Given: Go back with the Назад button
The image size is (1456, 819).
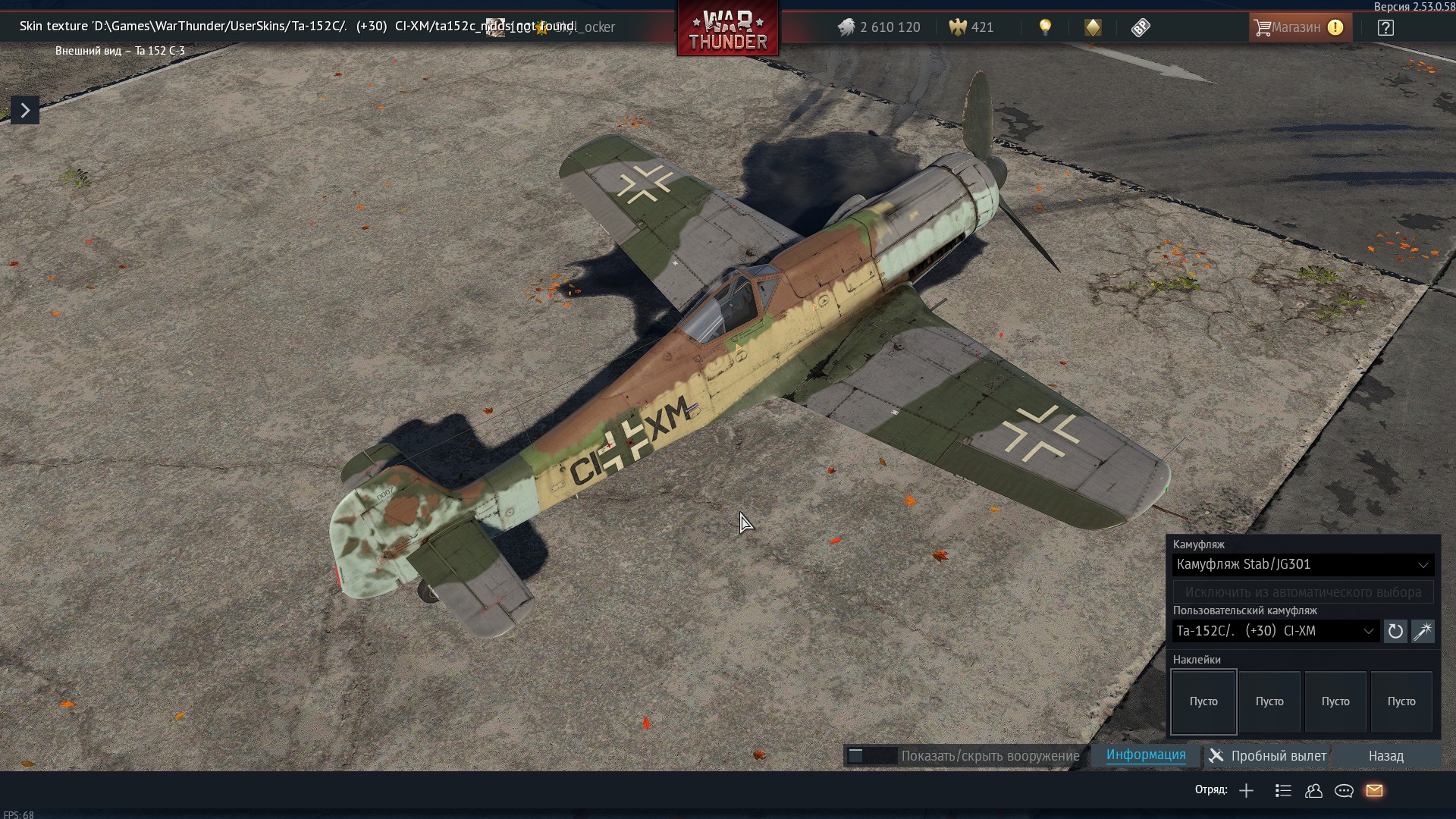Looking at the screenshot, I should [x=1385, y=756].
